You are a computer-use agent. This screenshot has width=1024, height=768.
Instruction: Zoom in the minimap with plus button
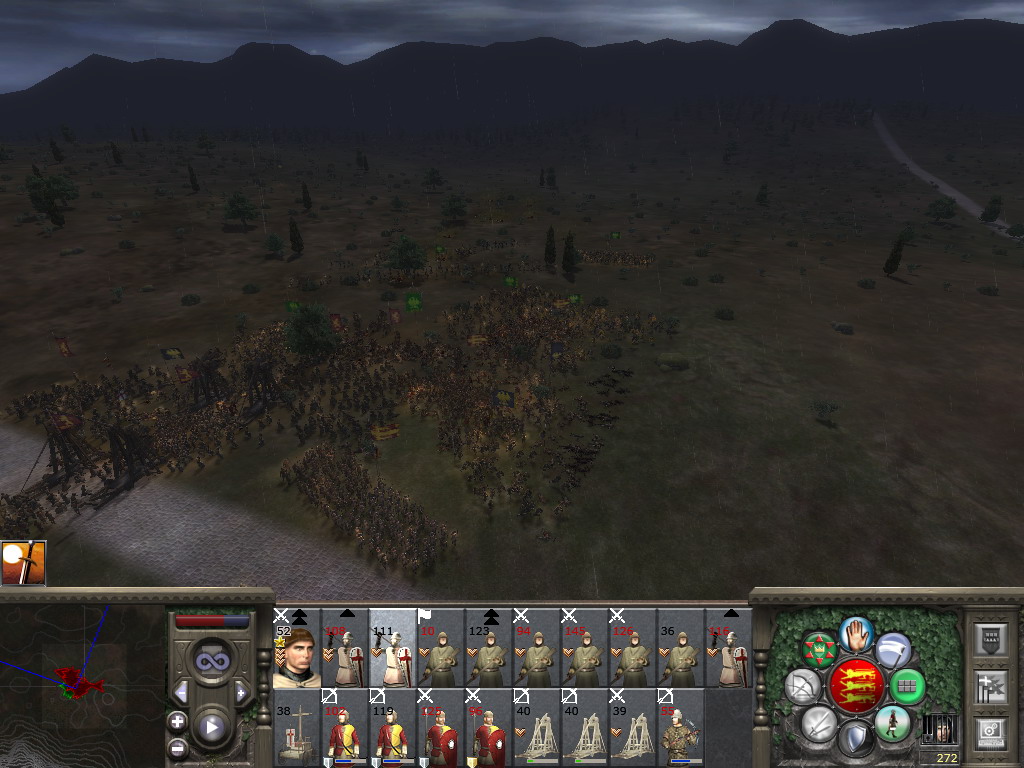pos(178,721)
